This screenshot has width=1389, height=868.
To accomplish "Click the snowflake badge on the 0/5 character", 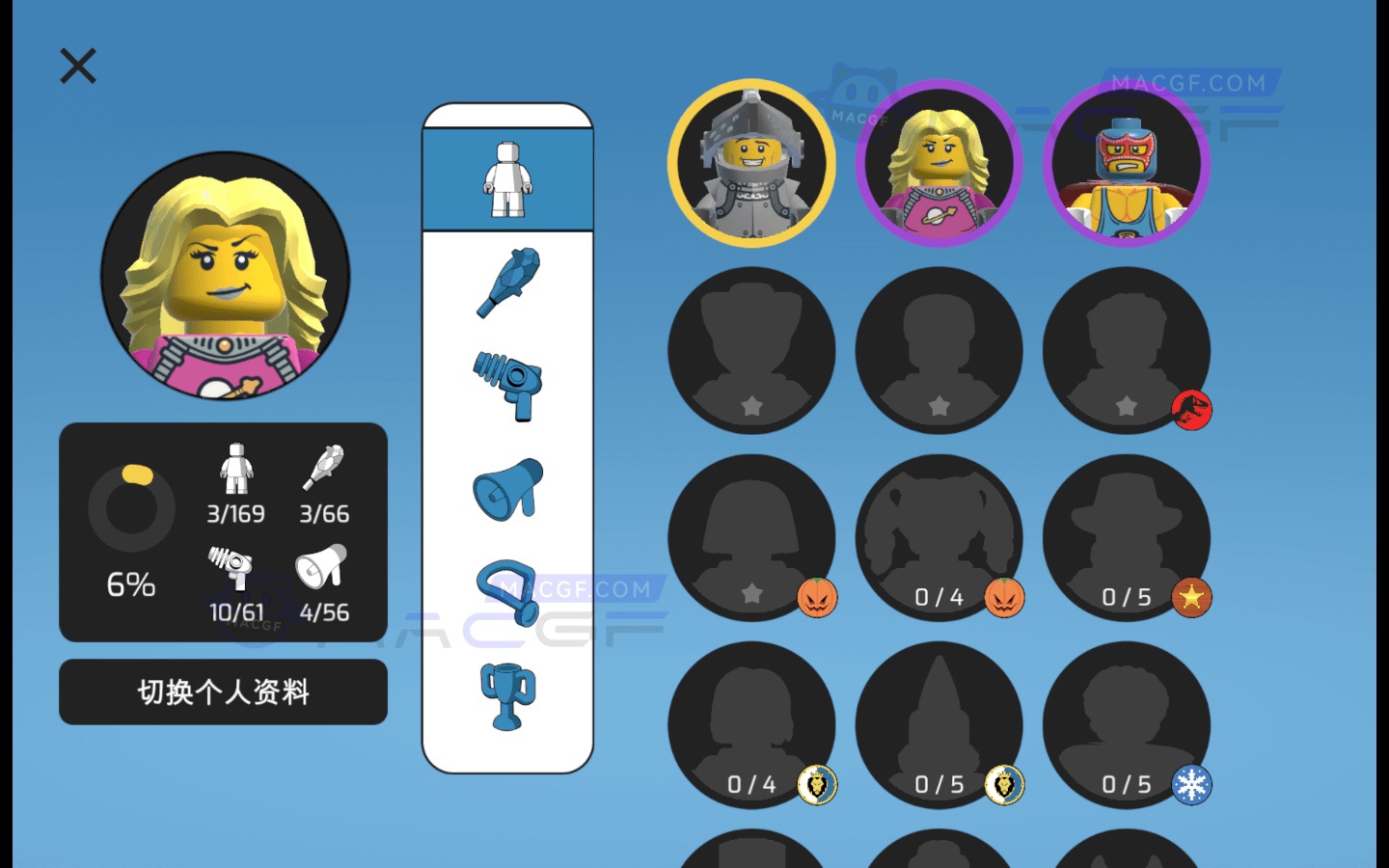I will click(1192, 785).
